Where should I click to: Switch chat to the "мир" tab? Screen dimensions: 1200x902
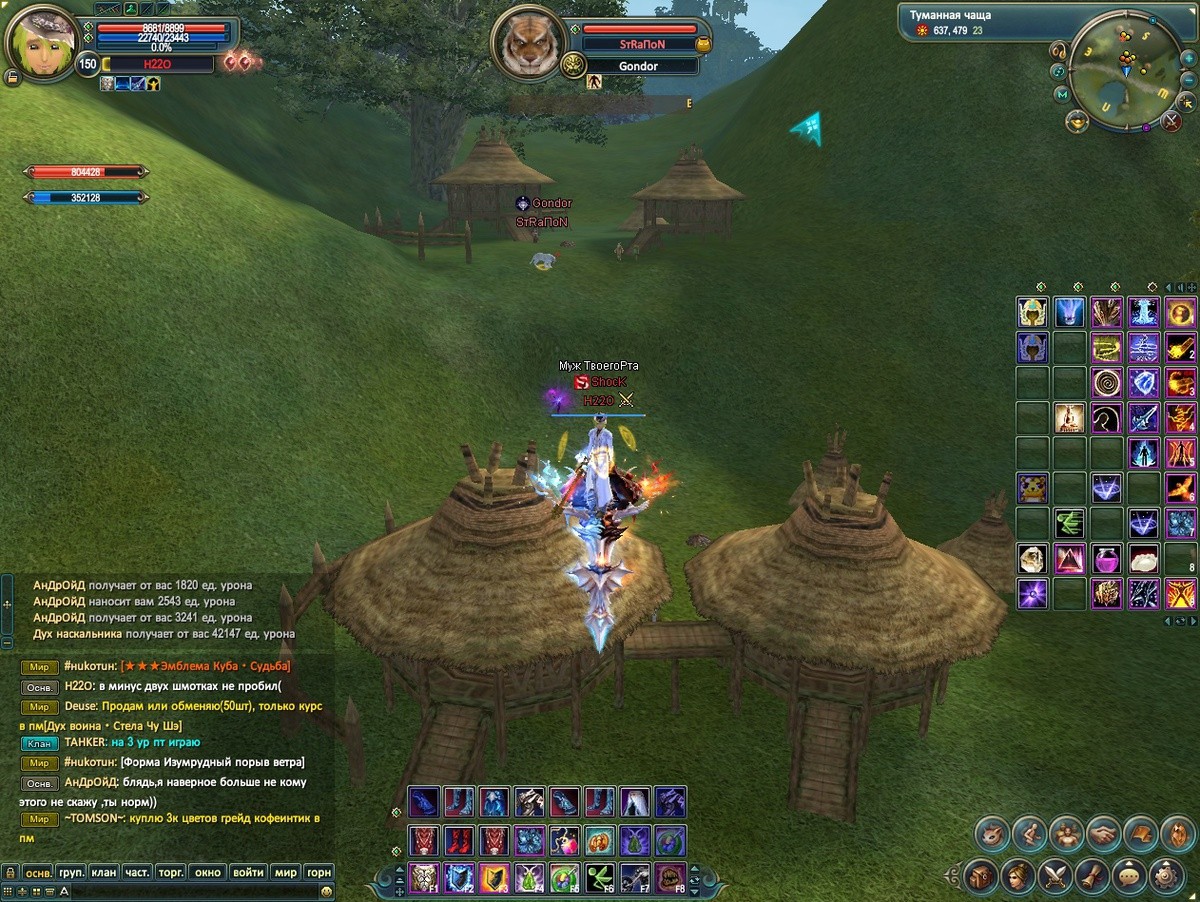pos(286,872)
